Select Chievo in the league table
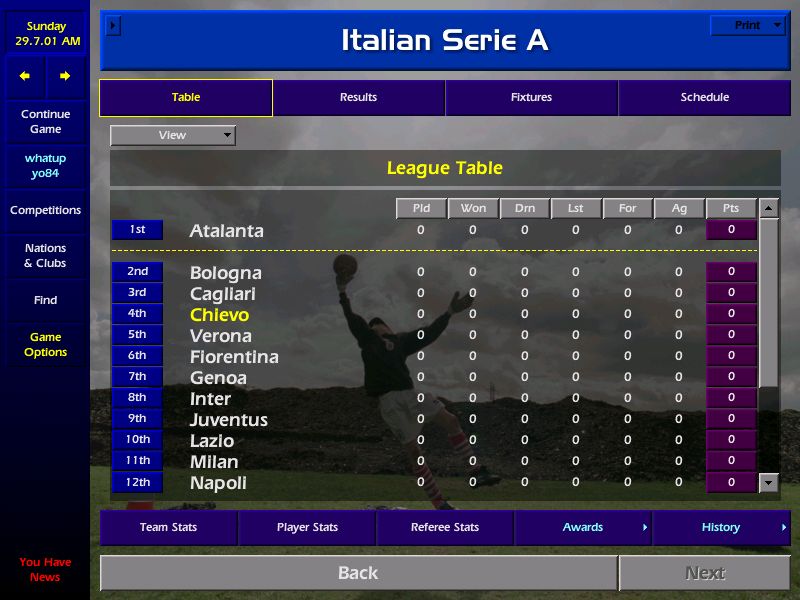The width and height of the screenshot is (800, 600). coord(219,315)
